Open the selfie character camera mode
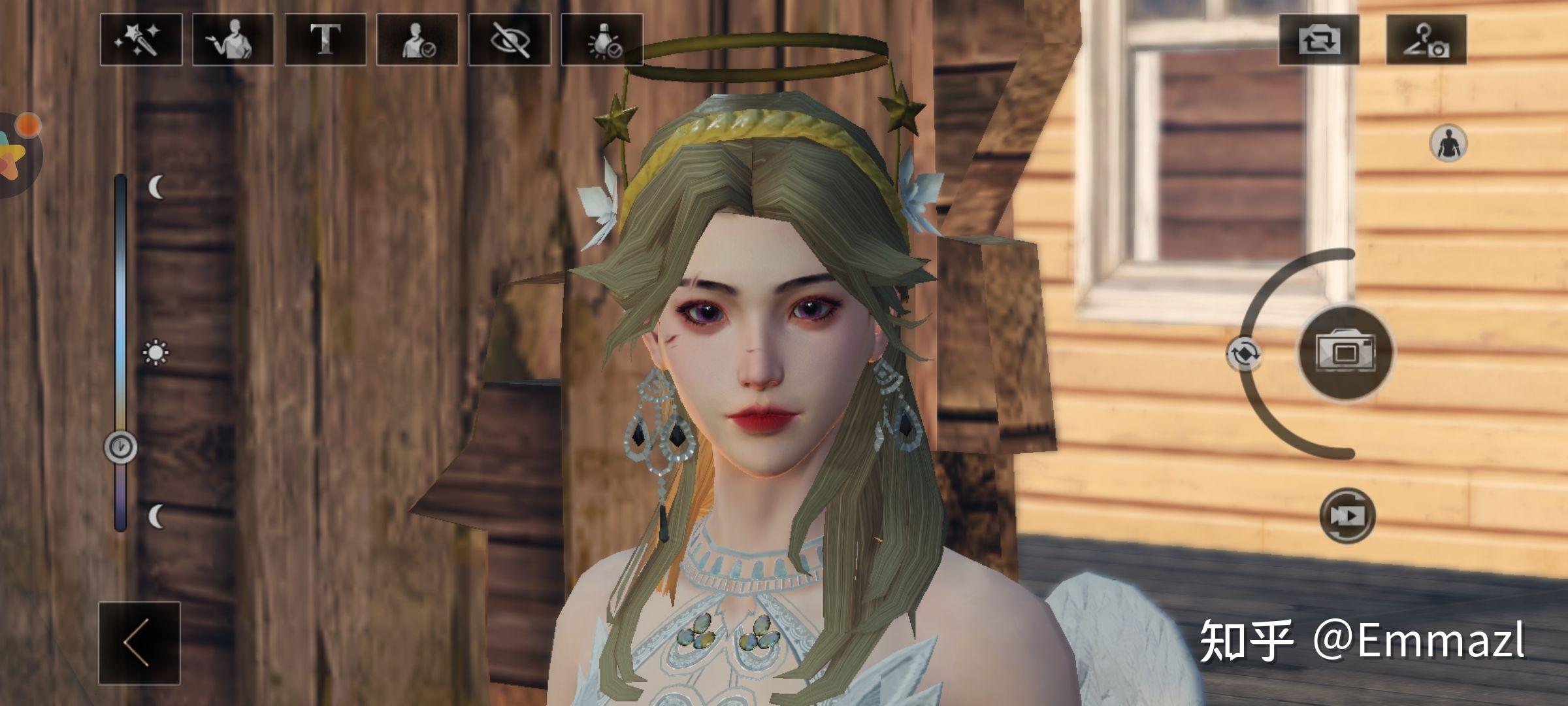Screen dimensions: 1568x706 click(x=1426, y=40)
